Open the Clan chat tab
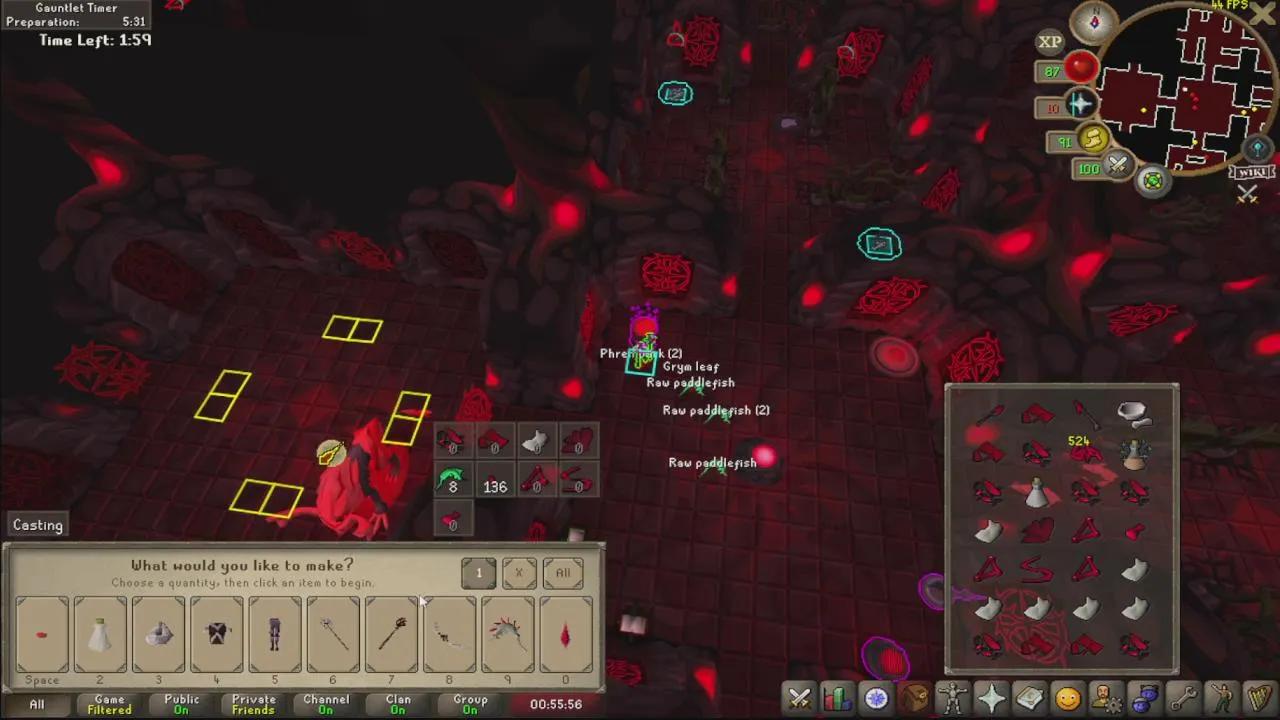The height and width of the screenshot is (720, 1280). click(x=398, y=704)
